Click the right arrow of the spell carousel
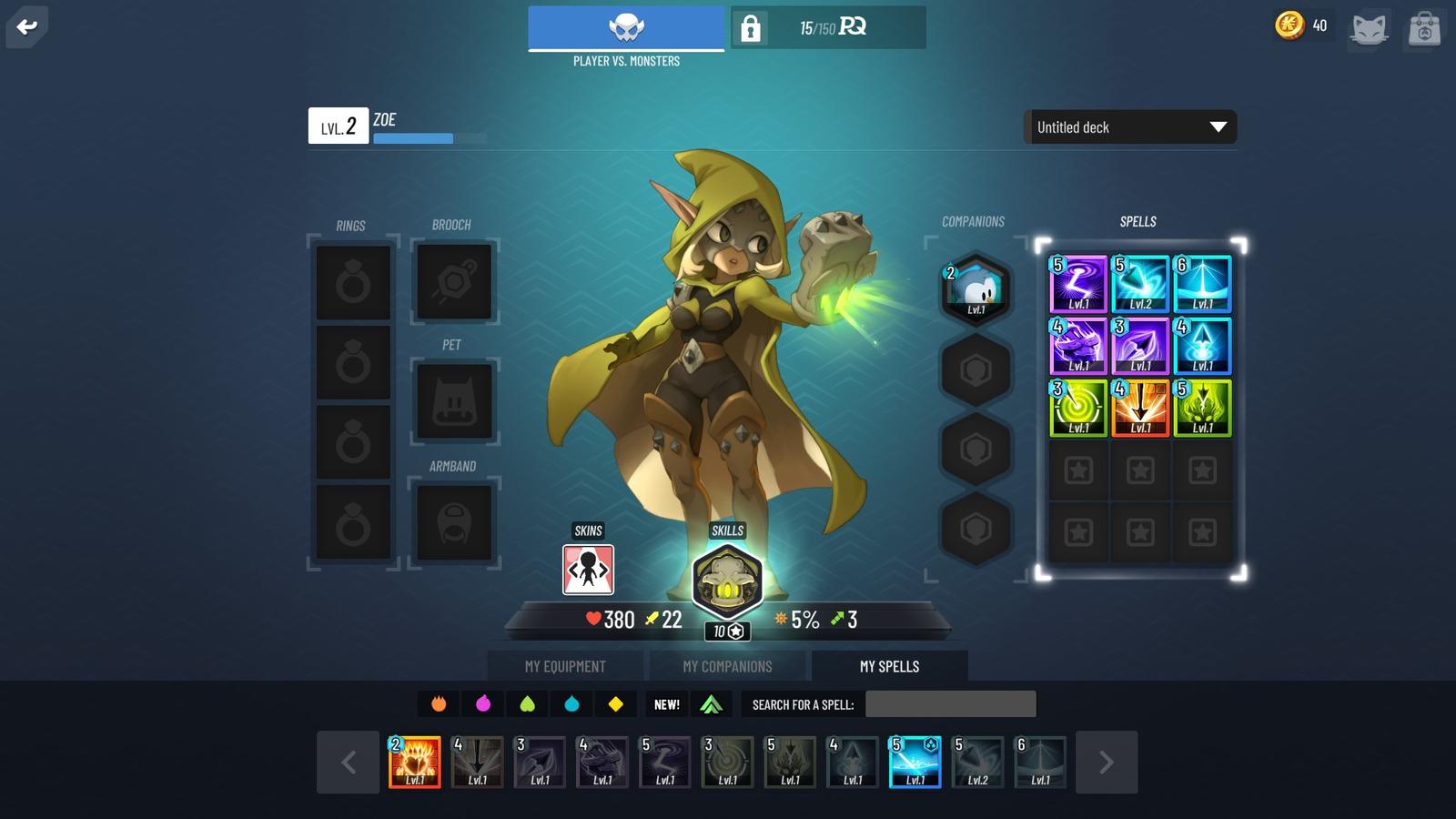Image resolution: width=1456 pixels, height=819 pixels. [1108, 763]
